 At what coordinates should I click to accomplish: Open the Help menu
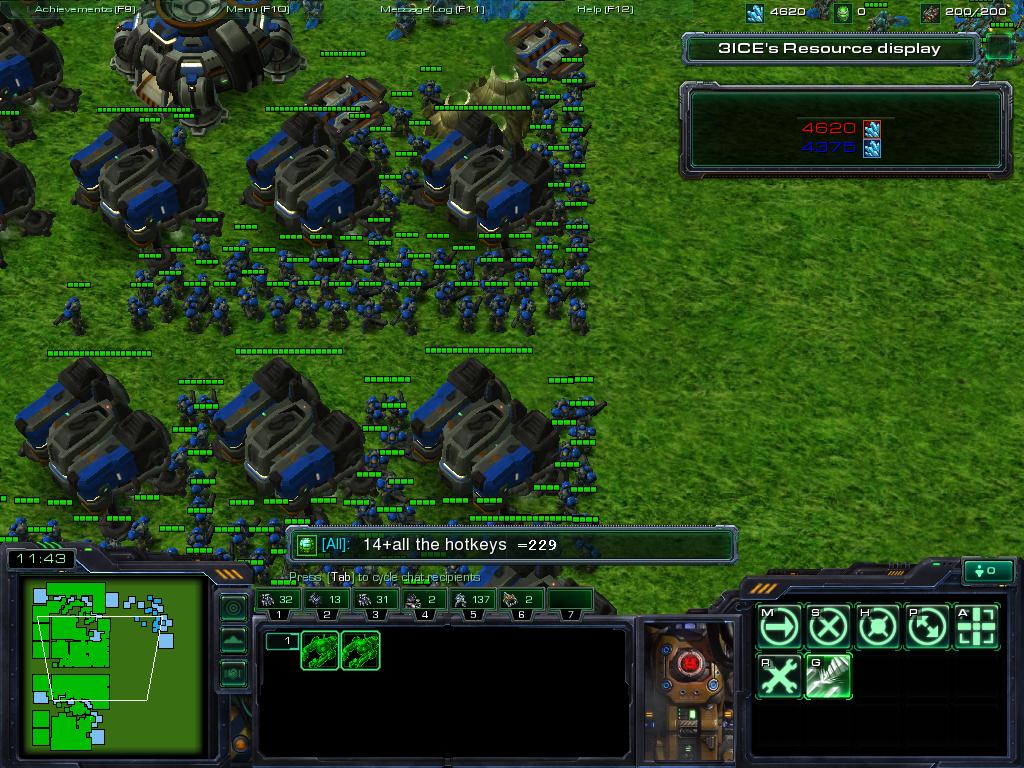coord(605,9)
